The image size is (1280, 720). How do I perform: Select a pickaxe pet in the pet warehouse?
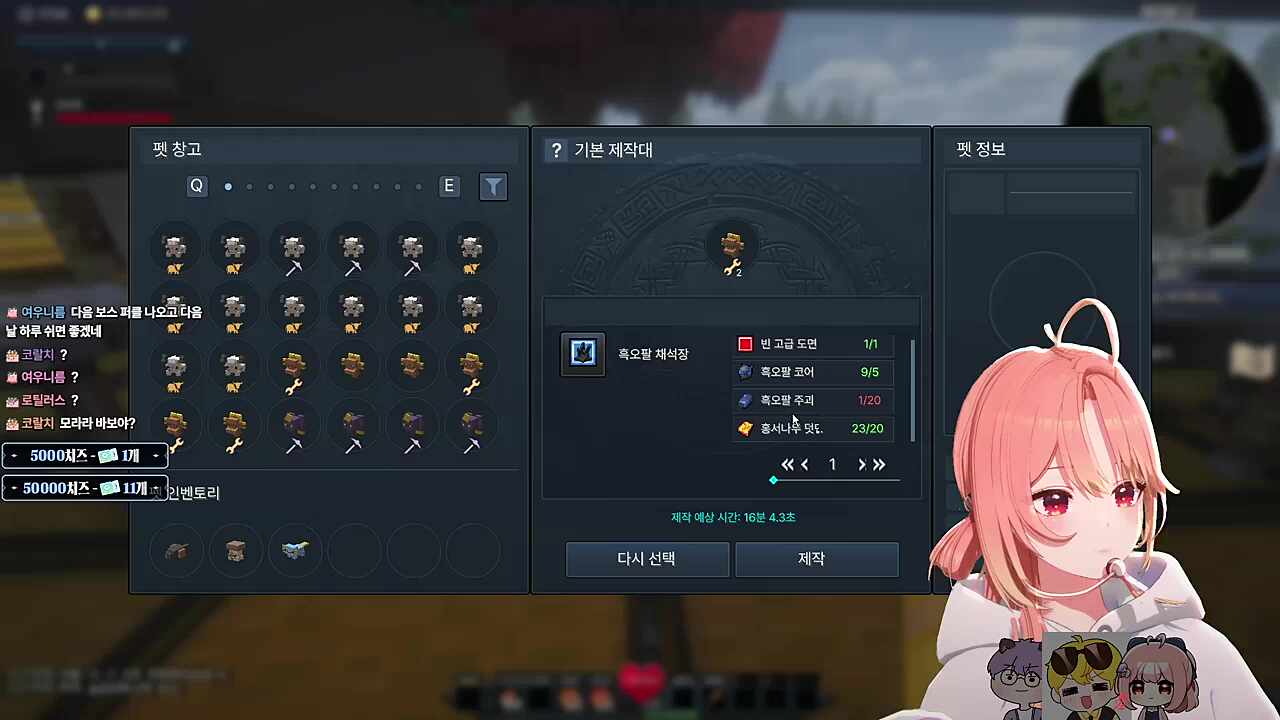pyautogui.click(x=293, y=250)
